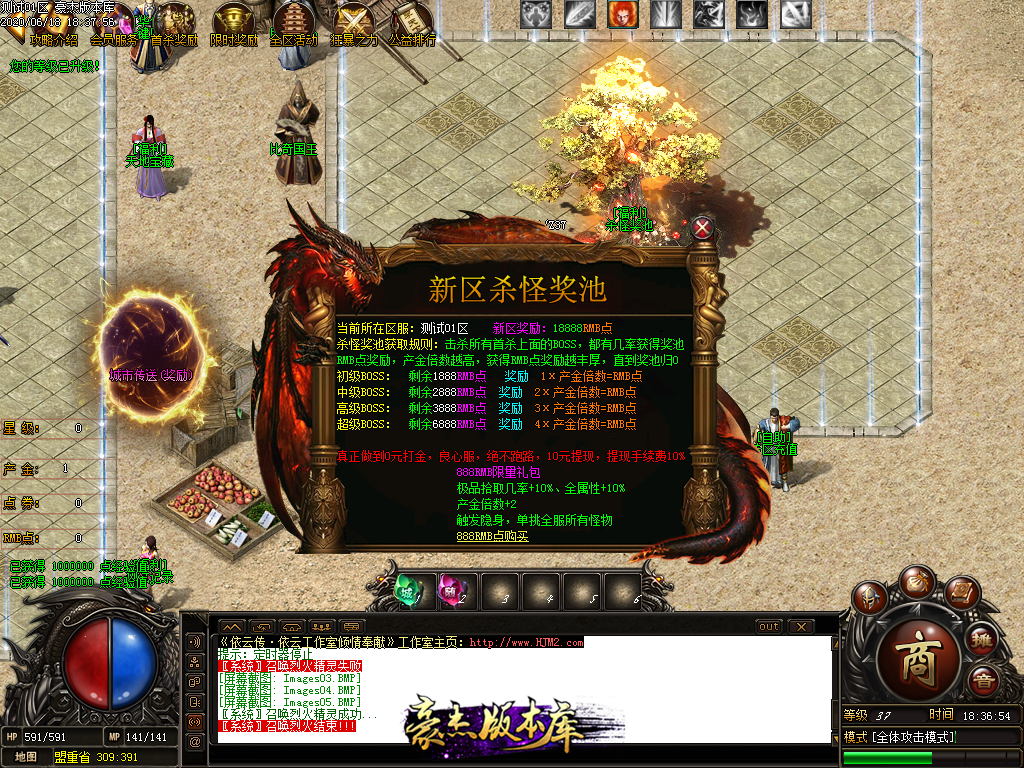Open the 地图 map button
Screen dimensions: 1024x768
[25, 757]
